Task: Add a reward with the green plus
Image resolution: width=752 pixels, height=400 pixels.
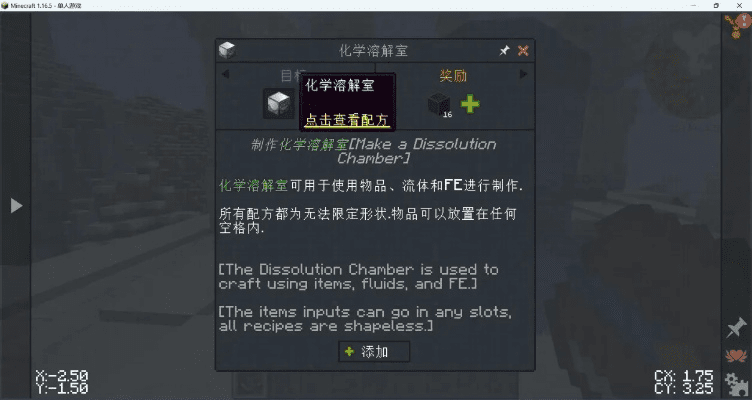Action: tap(469, 103)
